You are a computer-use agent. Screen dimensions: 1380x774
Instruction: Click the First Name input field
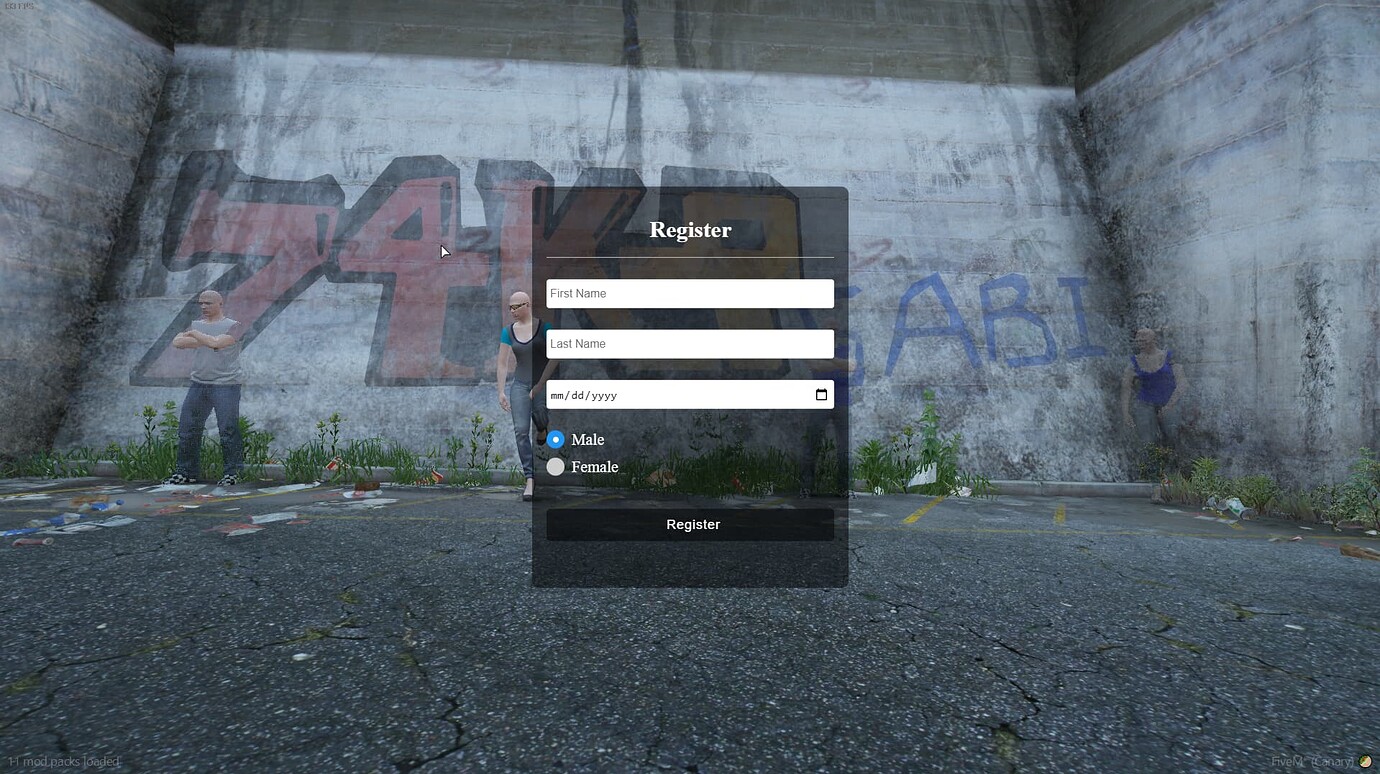point(690,293)
